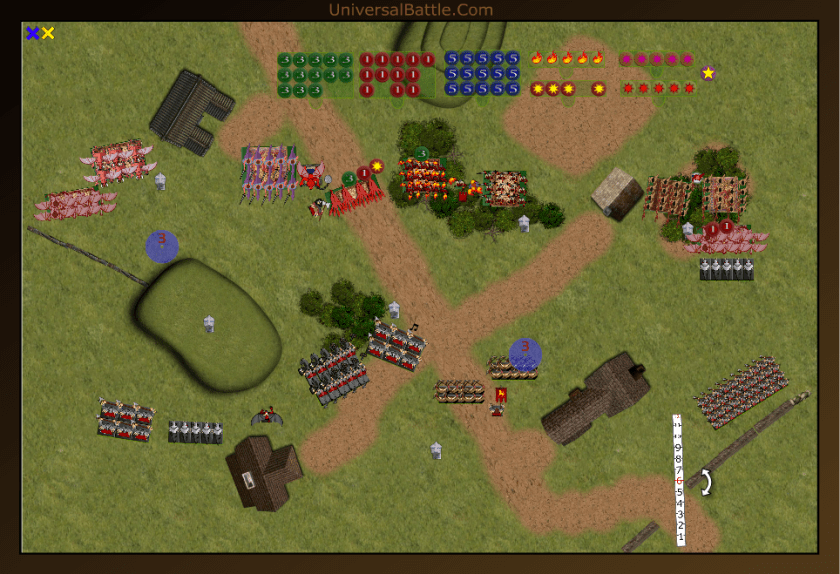Open the UniversalBattle.Com title link
The height and width of the screenshot is (574, 840).
tap(411, 10)
